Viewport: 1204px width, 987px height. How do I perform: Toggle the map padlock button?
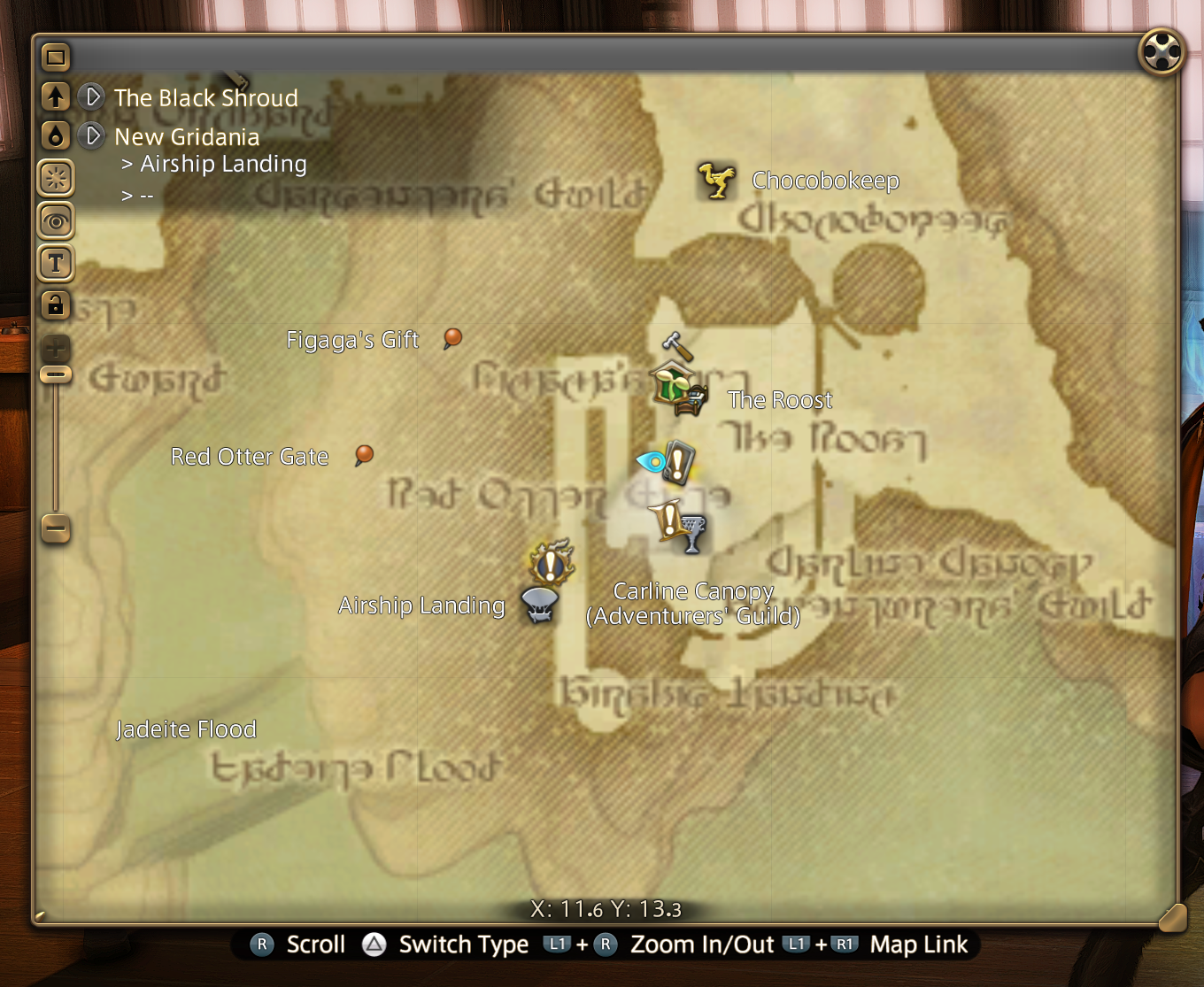click(56, 305)
